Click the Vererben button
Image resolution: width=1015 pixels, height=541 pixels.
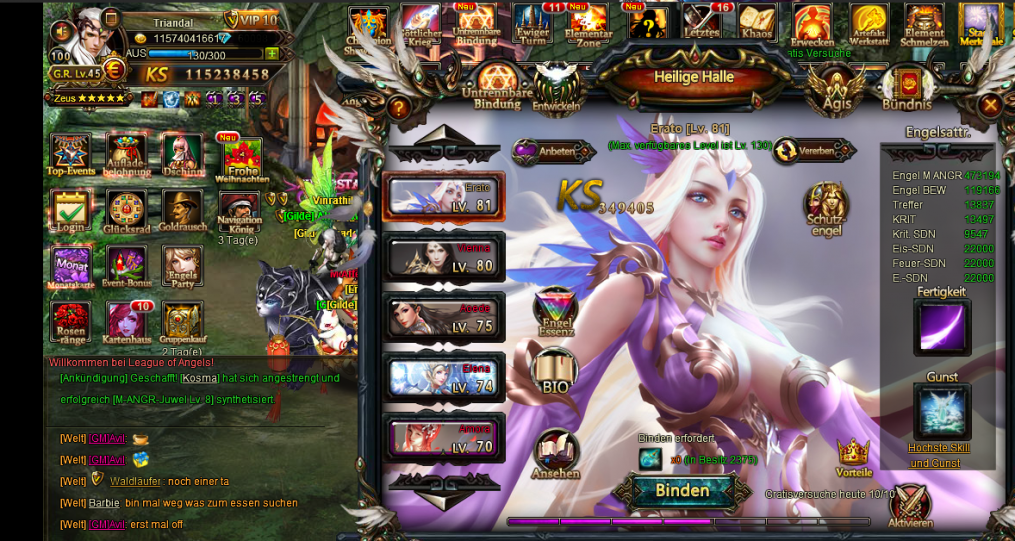click(814, 151)
